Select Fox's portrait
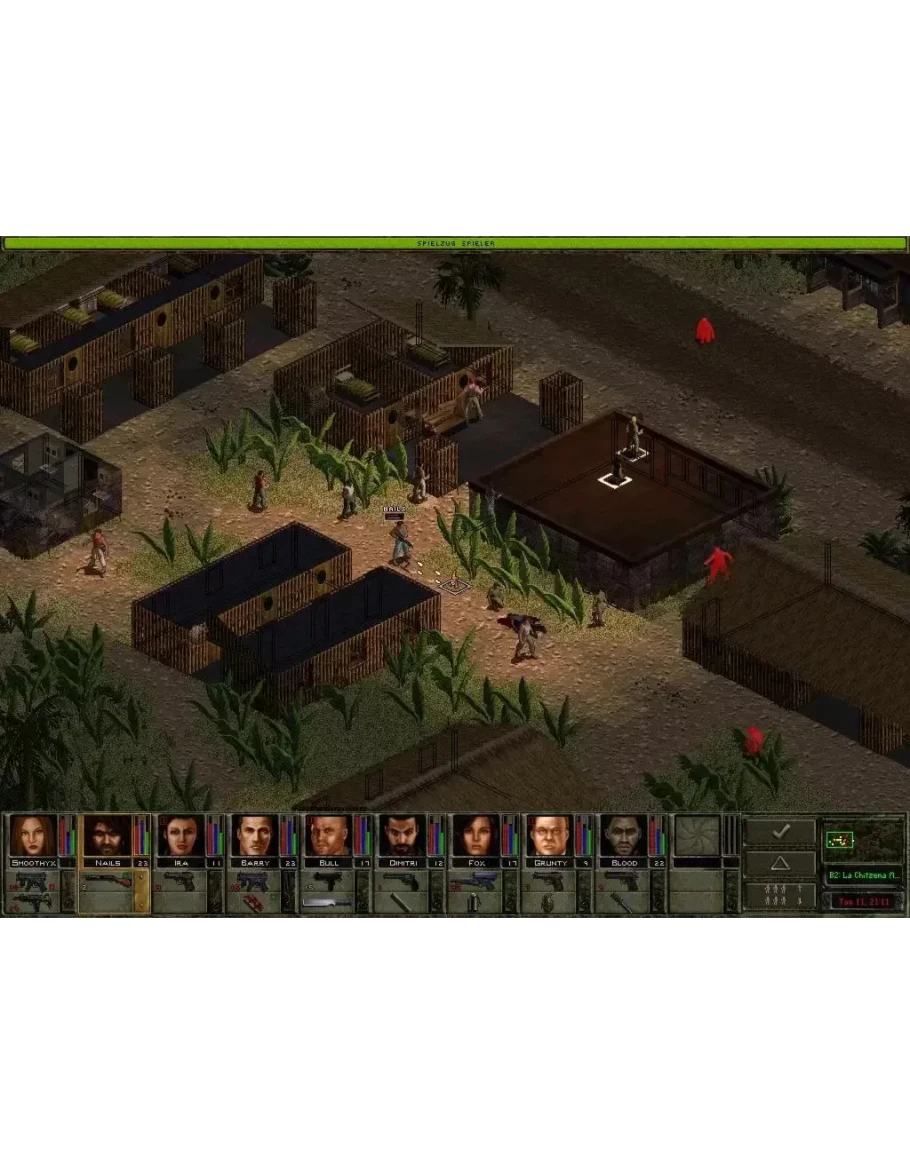910x1155 pixels. click(476, 836)
